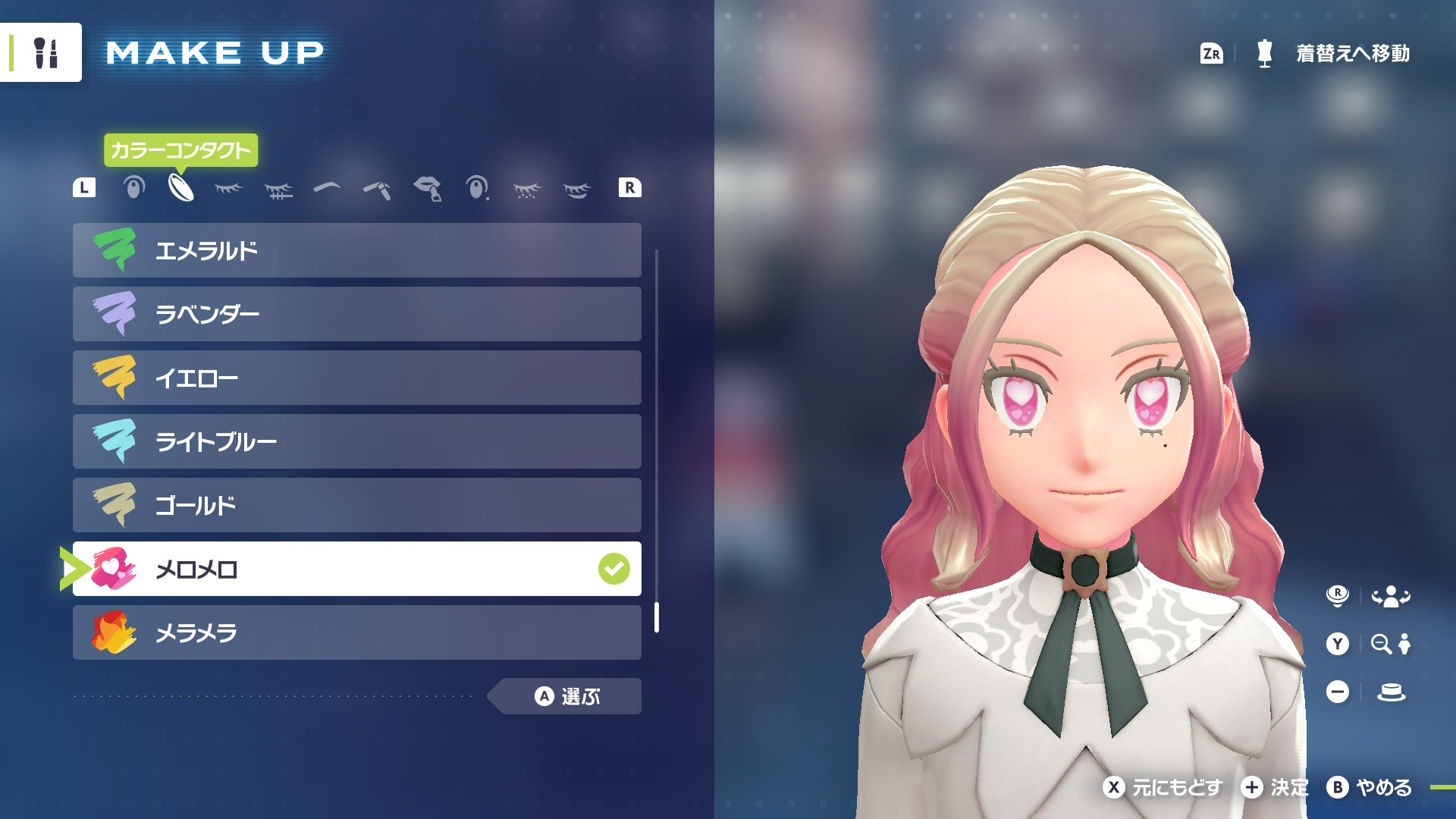Choose the ゴールド contact color

coord(356,505)
